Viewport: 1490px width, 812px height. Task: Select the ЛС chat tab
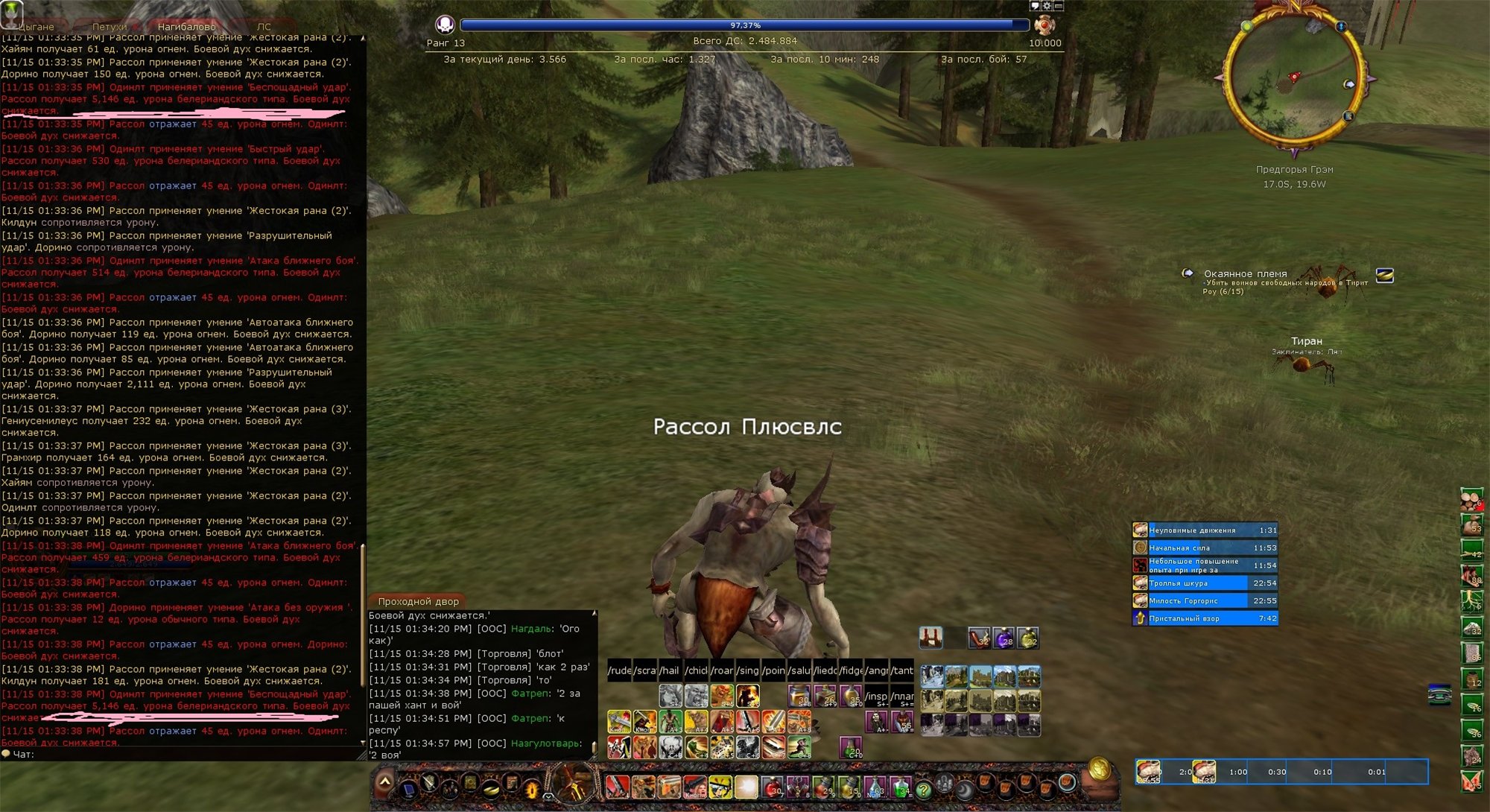point(264,27)
